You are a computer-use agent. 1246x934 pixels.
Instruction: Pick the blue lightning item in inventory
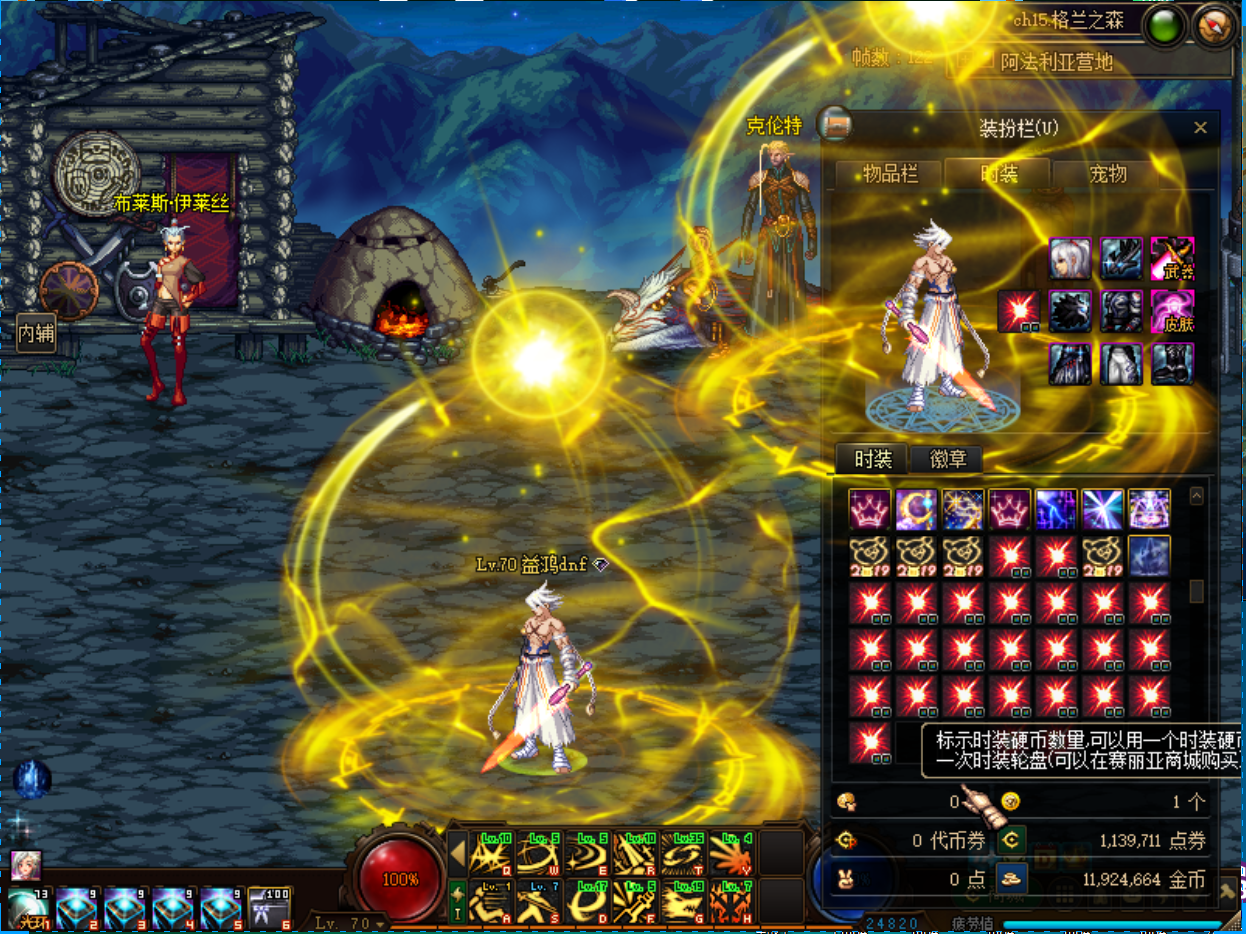click(1056, 509)
